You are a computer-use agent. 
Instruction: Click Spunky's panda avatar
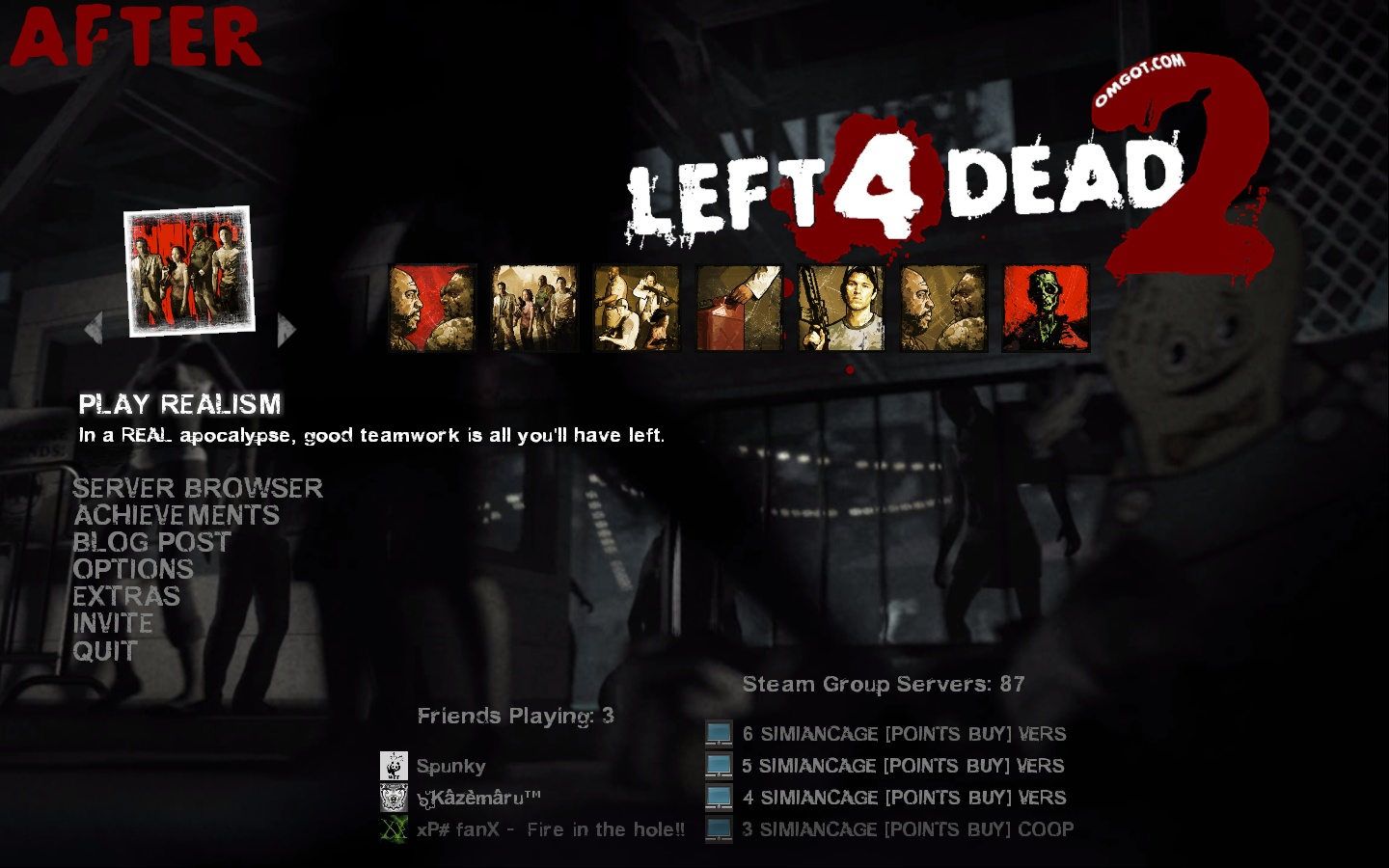pos(395,765)
